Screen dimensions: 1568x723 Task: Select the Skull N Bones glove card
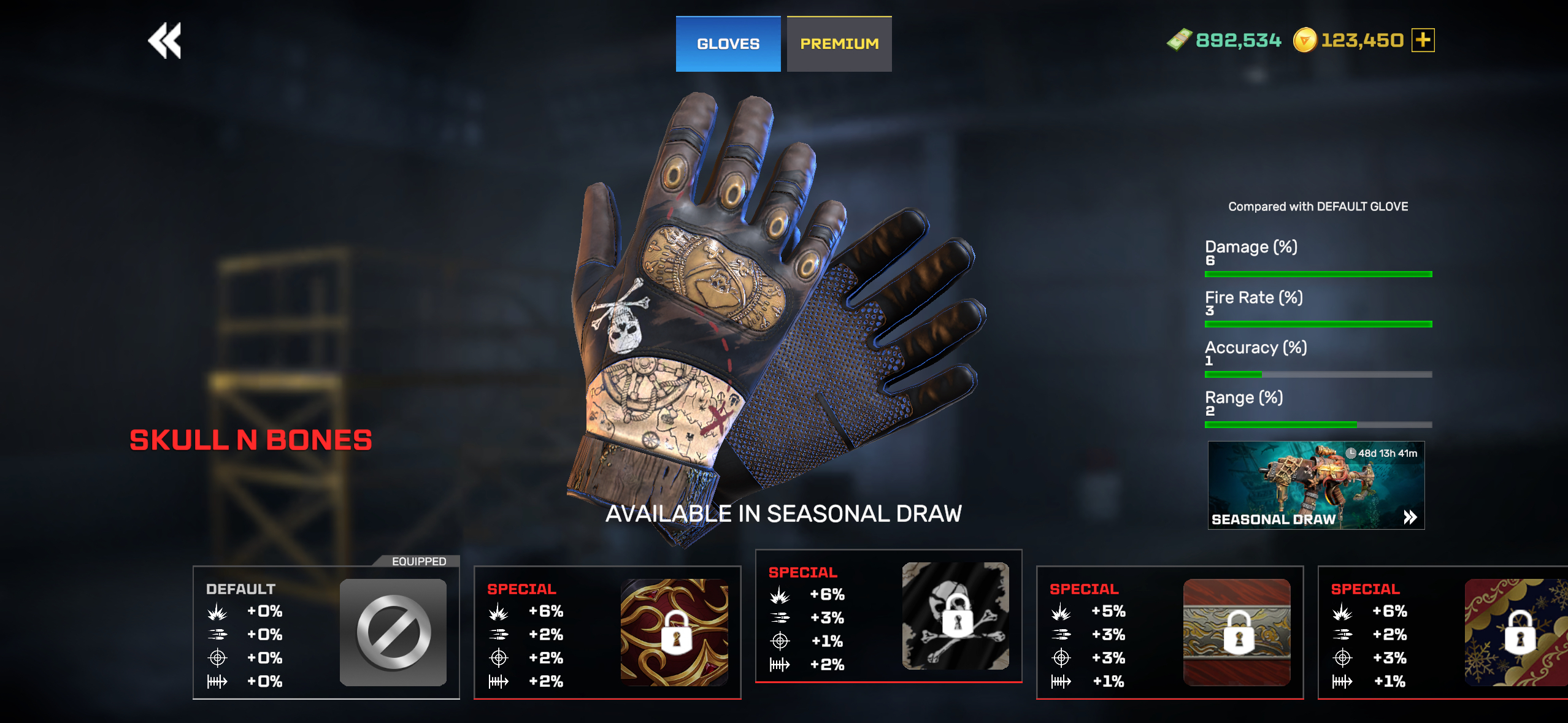[888, 616]
